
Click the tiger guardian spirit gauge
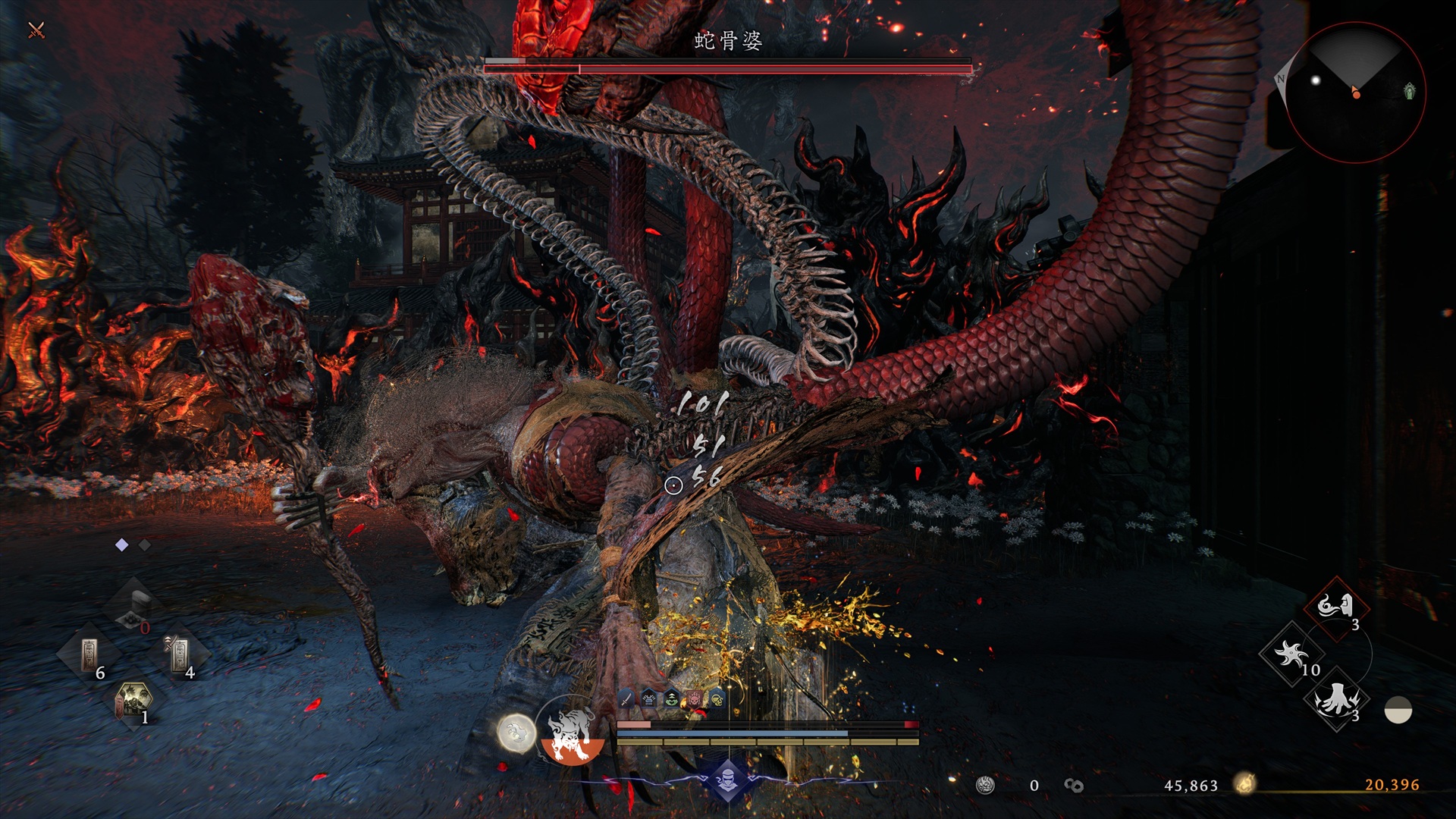[x=572, y=734]
